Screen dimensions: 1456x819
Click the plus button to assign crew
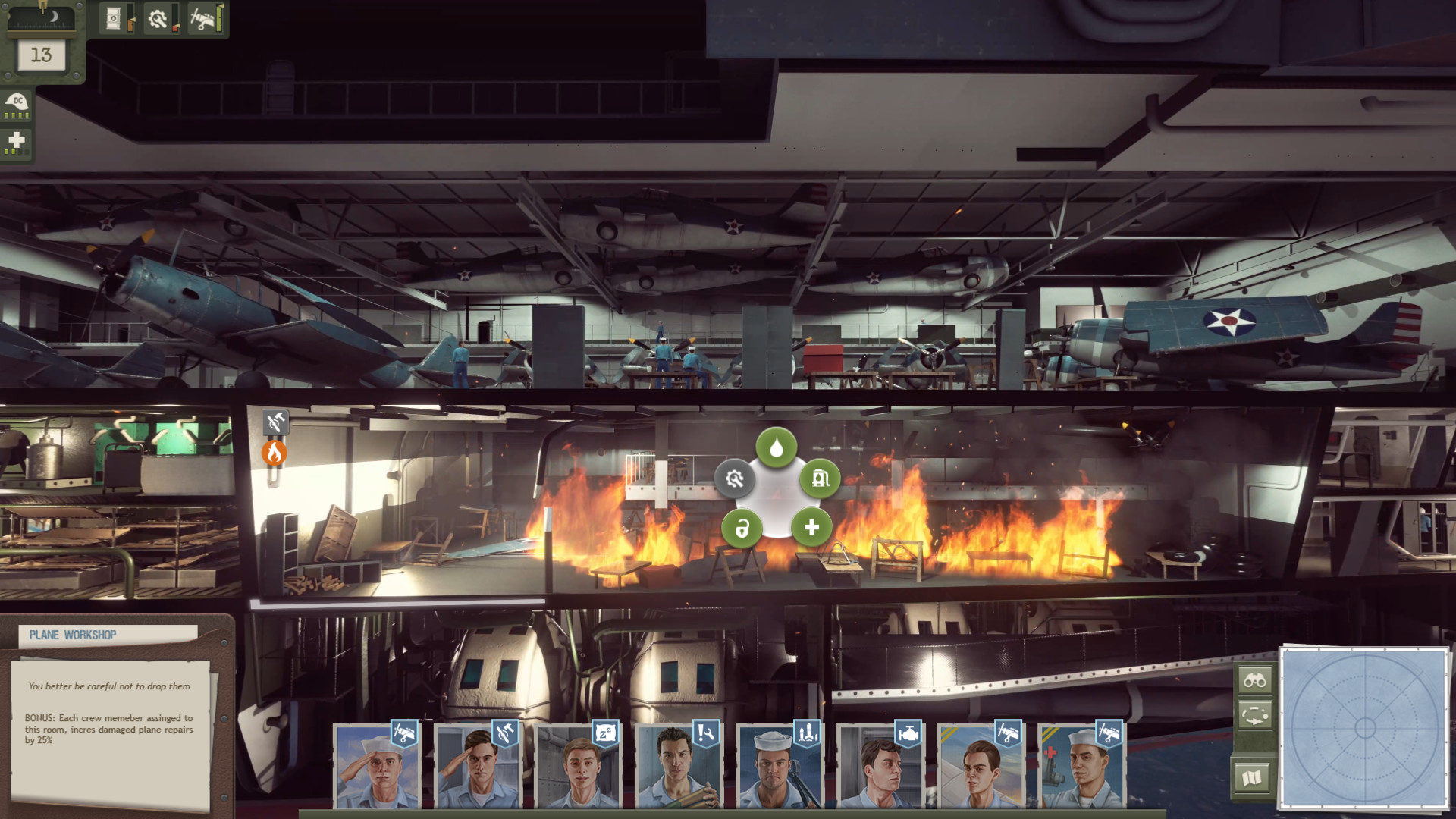tap(812, 528)
